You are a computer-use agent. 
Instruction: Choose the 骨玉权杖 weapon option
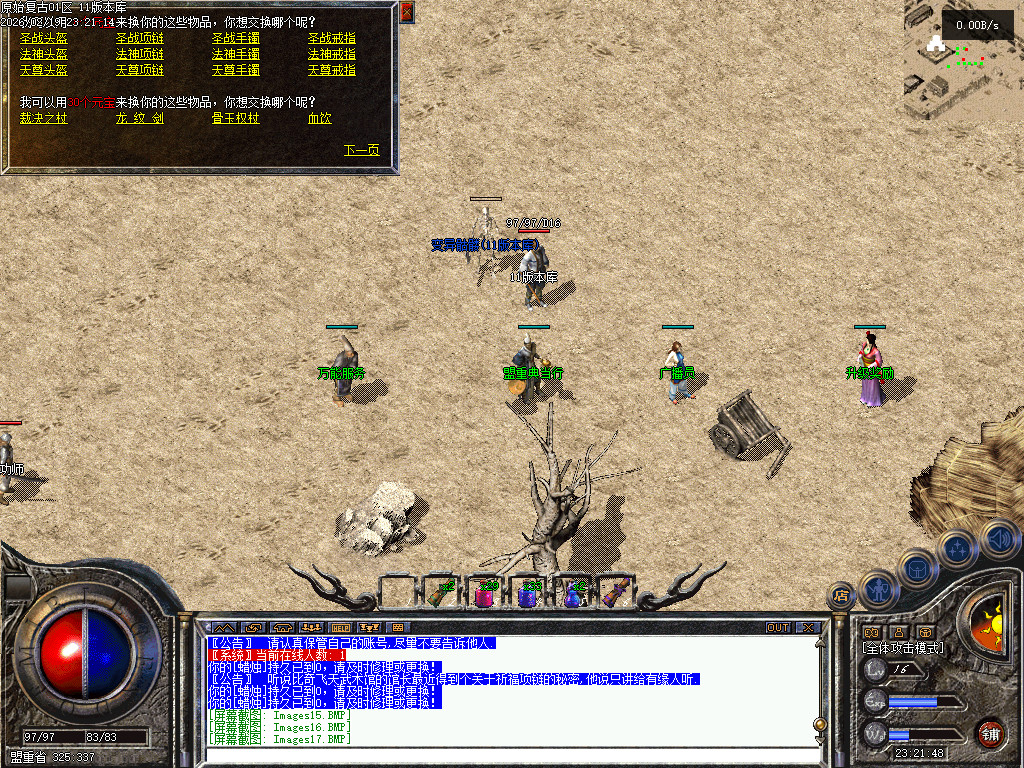236,118
